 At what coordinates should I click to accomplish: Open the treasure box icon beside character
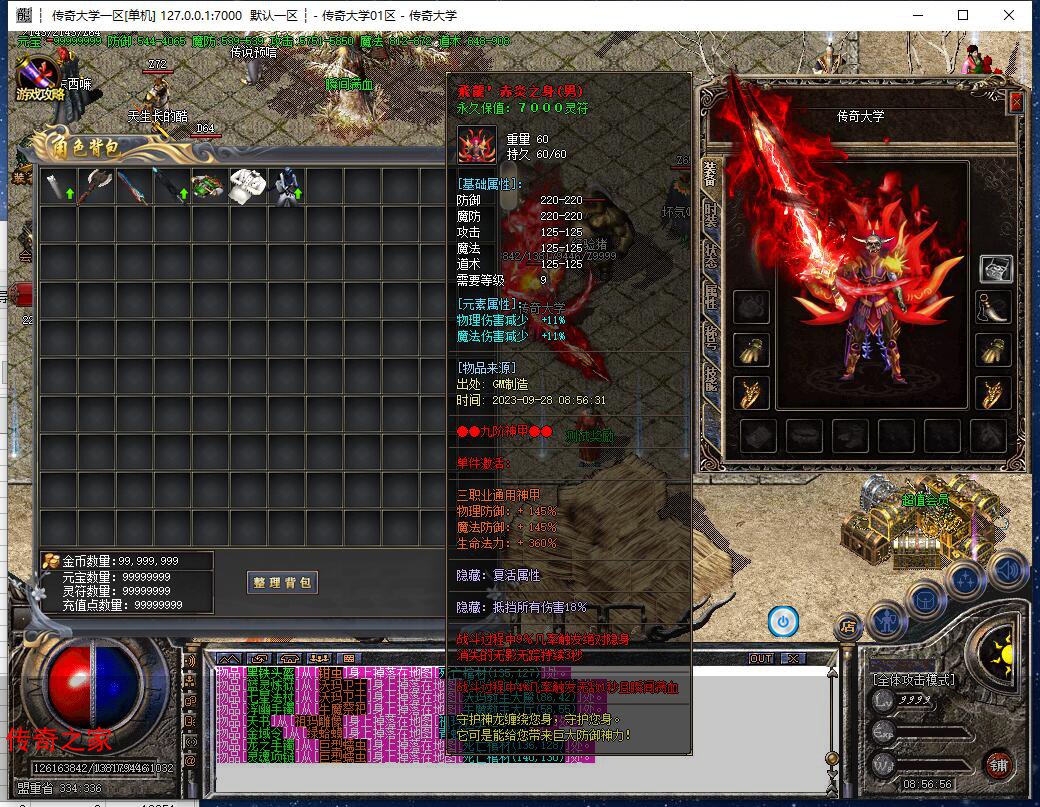point(995,268)
